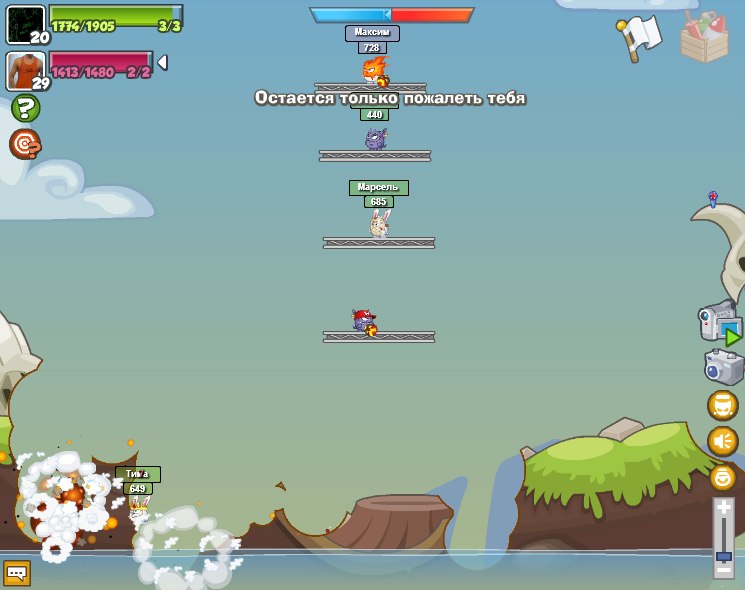Select the level 20 player avatar
Image resolution: width=745 pixels, height=590 pixels.
[25, 25]
